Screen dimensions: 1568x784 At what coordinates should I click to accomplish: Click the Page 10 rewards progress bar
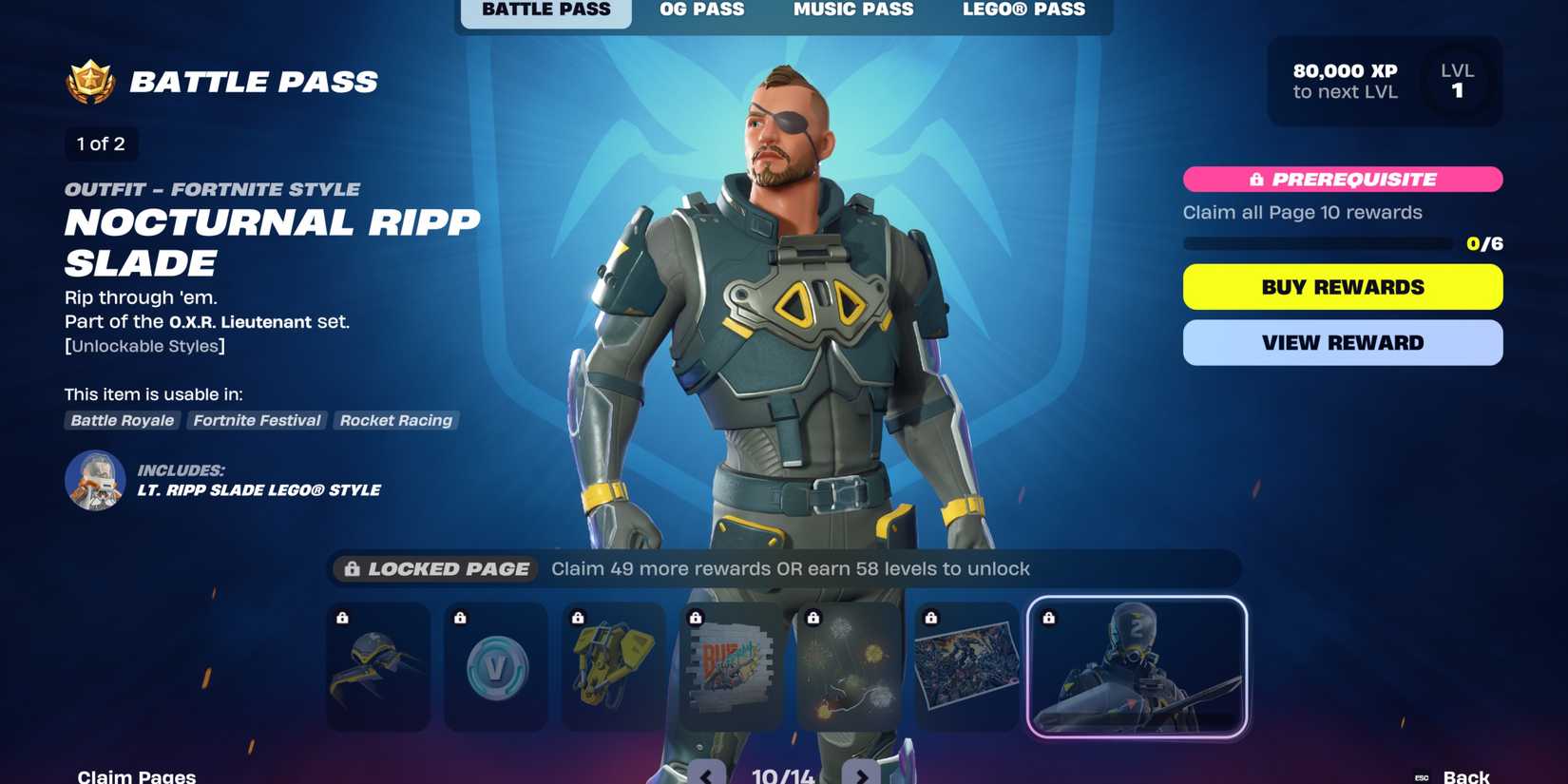click(1316, 242)
